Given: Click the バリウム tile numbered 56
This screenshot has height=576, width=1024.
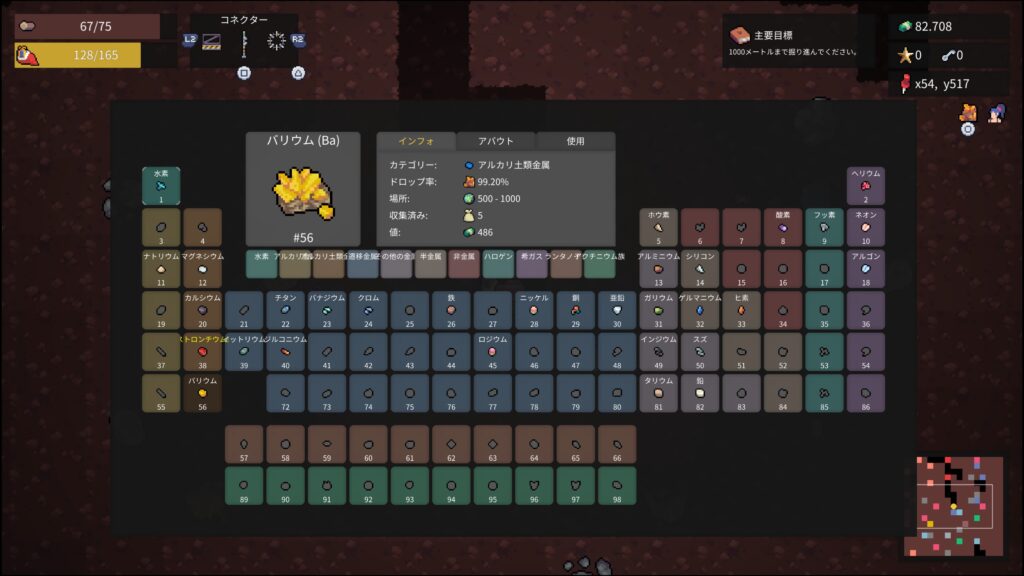Looking at the screenshot, I should coord(202,394).
